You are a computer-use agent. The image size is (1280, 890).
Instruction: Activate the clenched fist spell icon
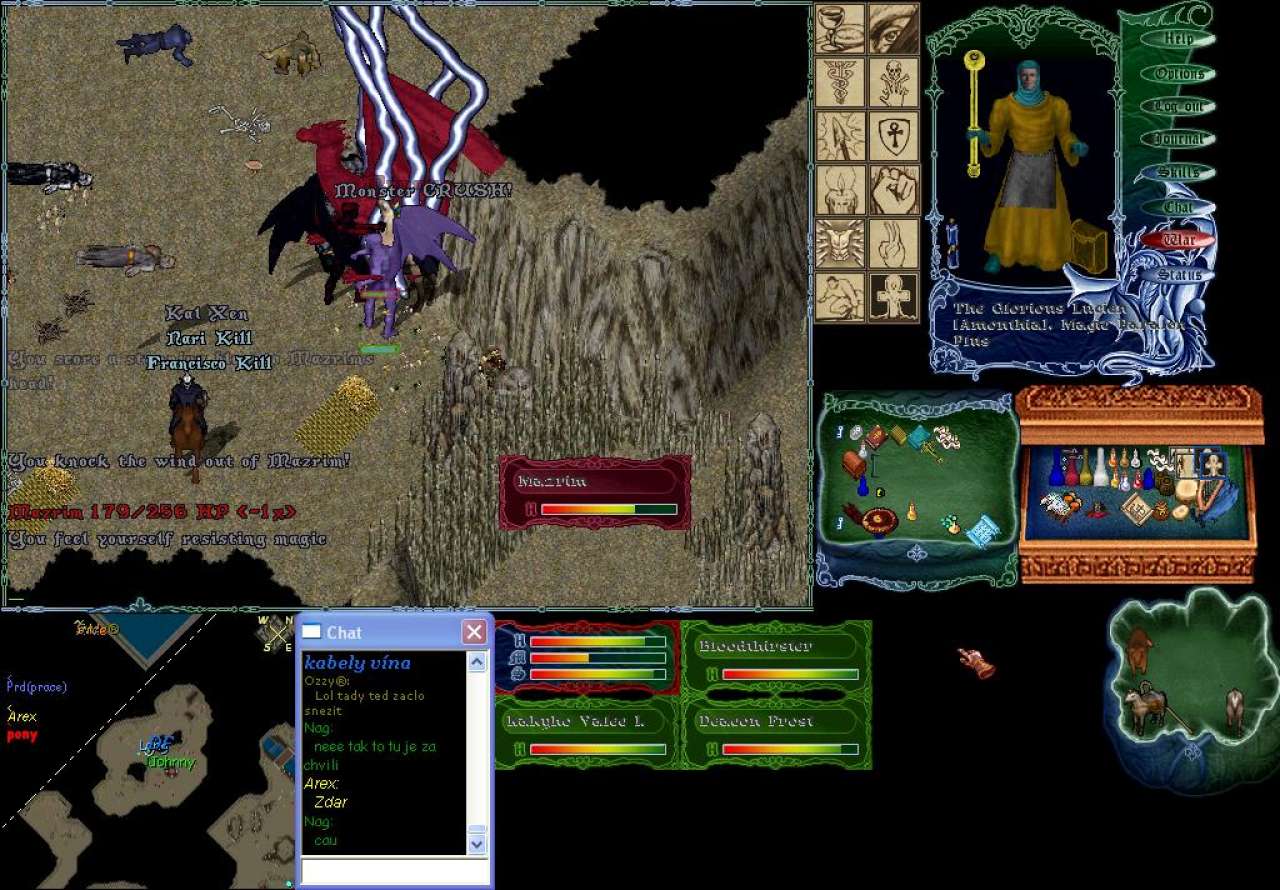[x=893, y=190]
